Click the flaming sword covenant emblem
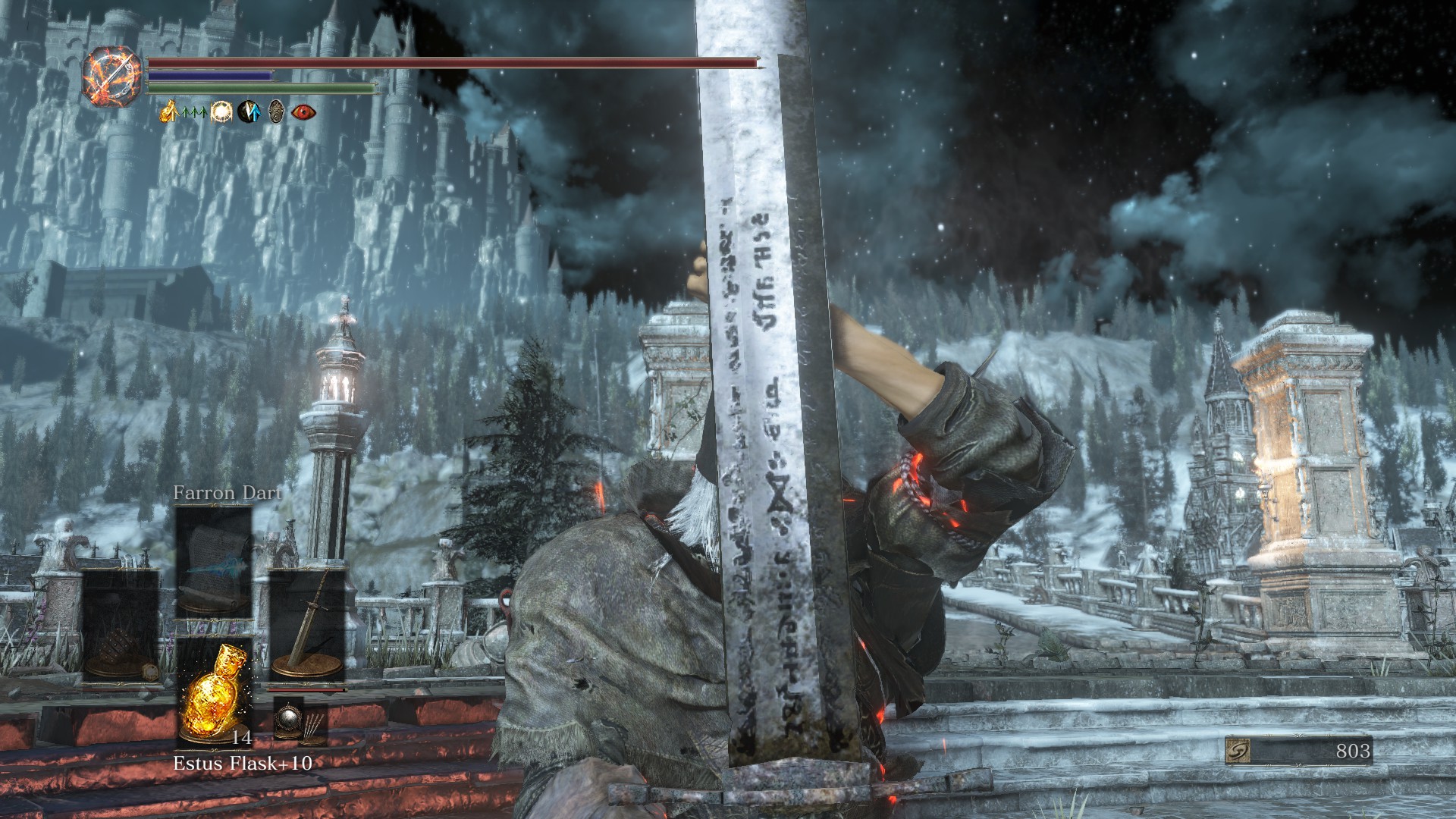Viewport: 1456px width, 819px height. (x=112, y=75)
